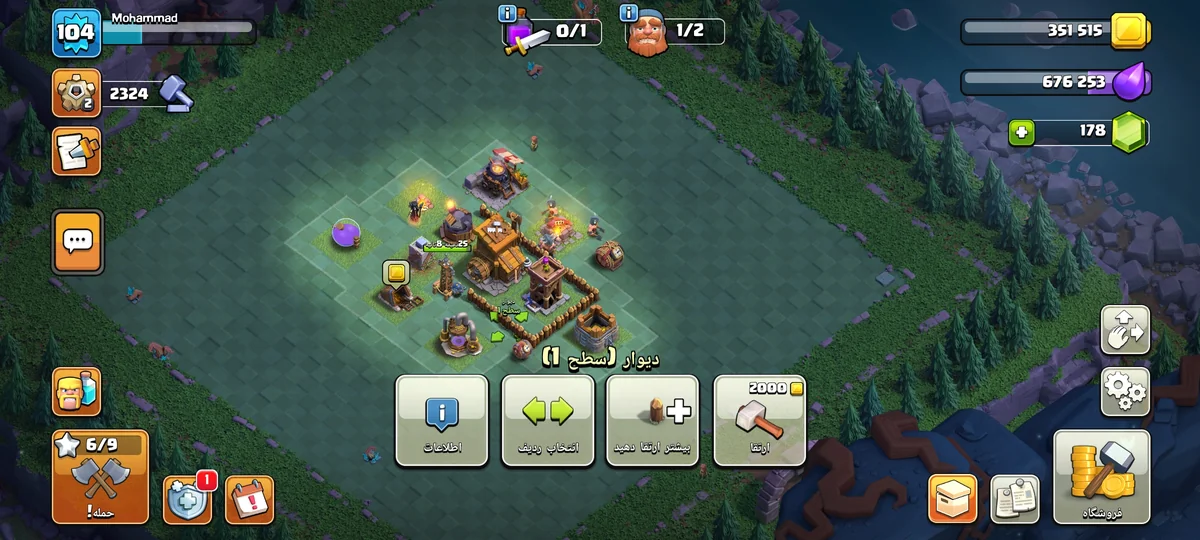Collect gold from the gold mine bubble
This screenshot has width=1200, height=540.
(395, 272)
